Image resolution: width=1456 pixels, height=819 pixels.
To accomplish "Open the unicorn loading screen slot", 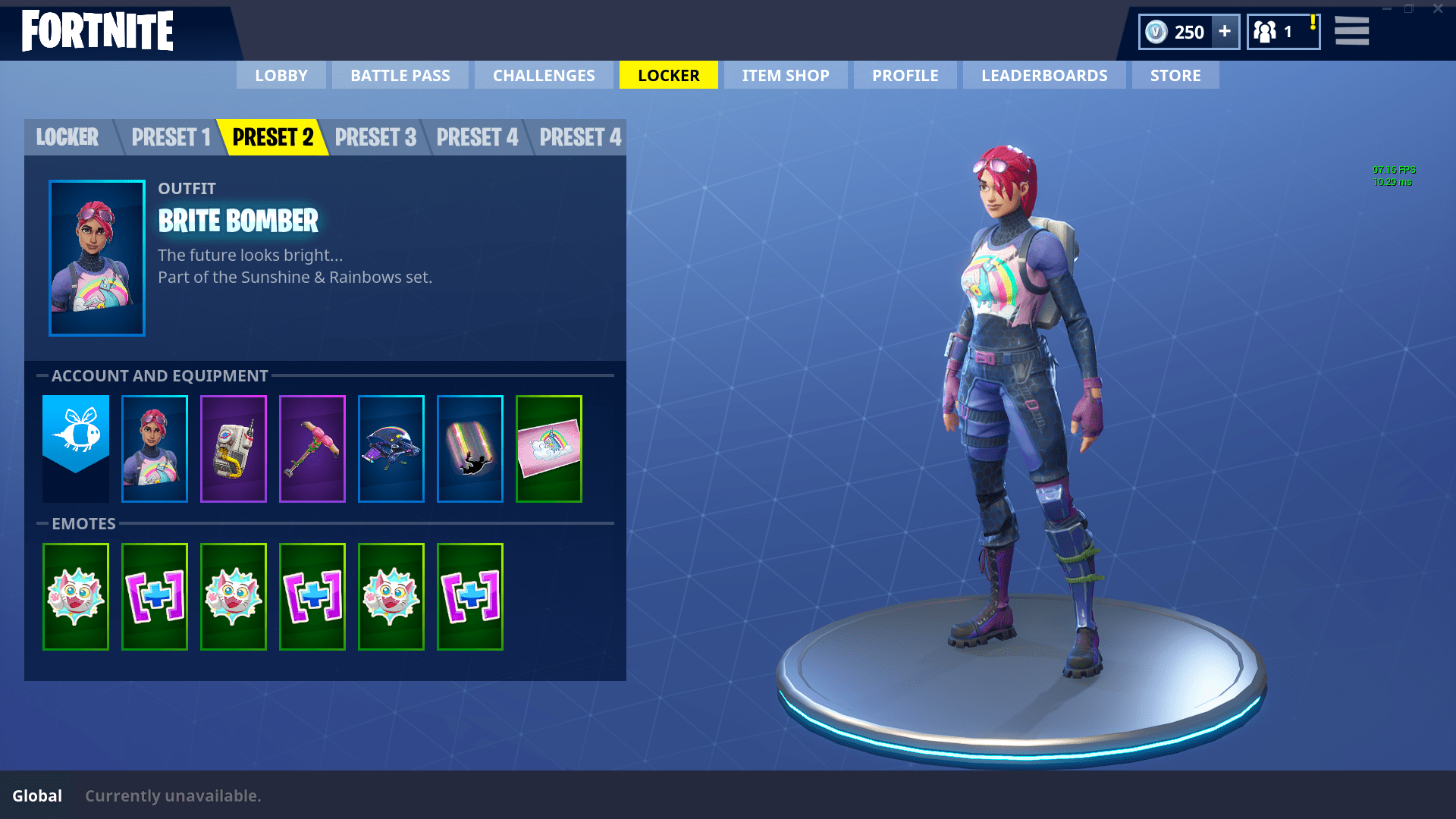I will [x=549, y=448].
